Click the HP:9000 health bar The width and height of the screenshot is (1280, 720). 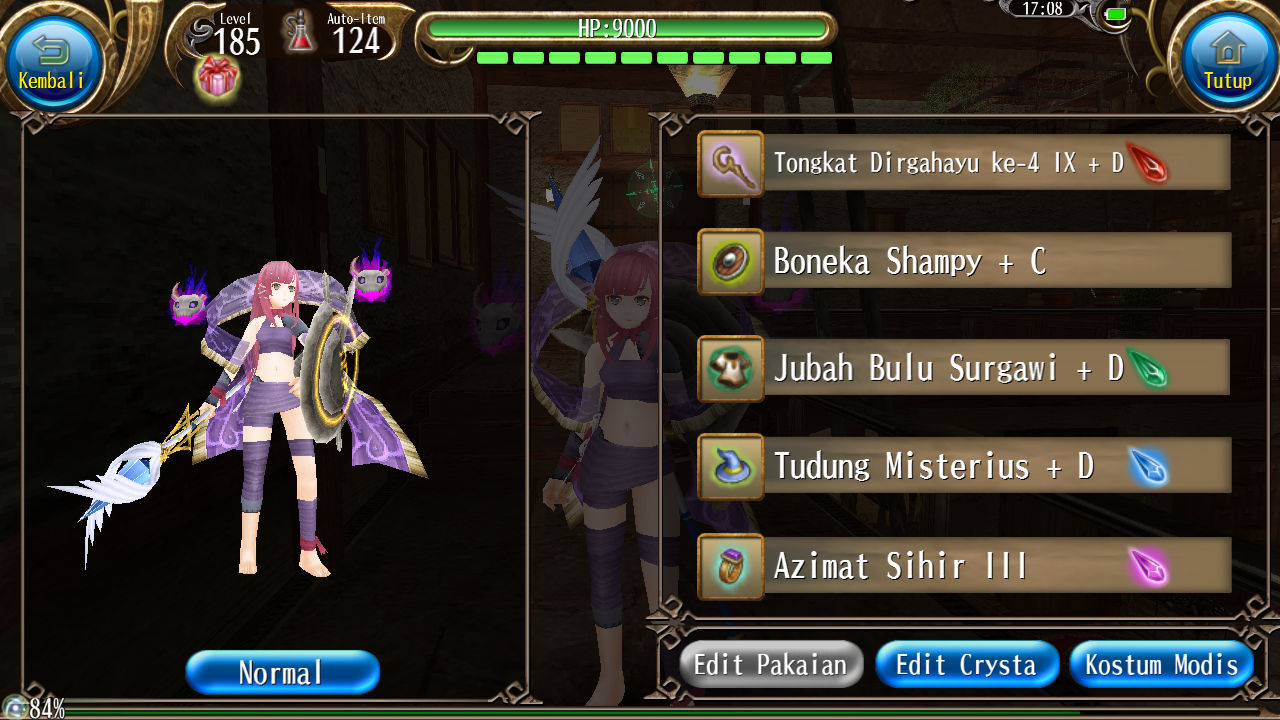tap(632, 29)
